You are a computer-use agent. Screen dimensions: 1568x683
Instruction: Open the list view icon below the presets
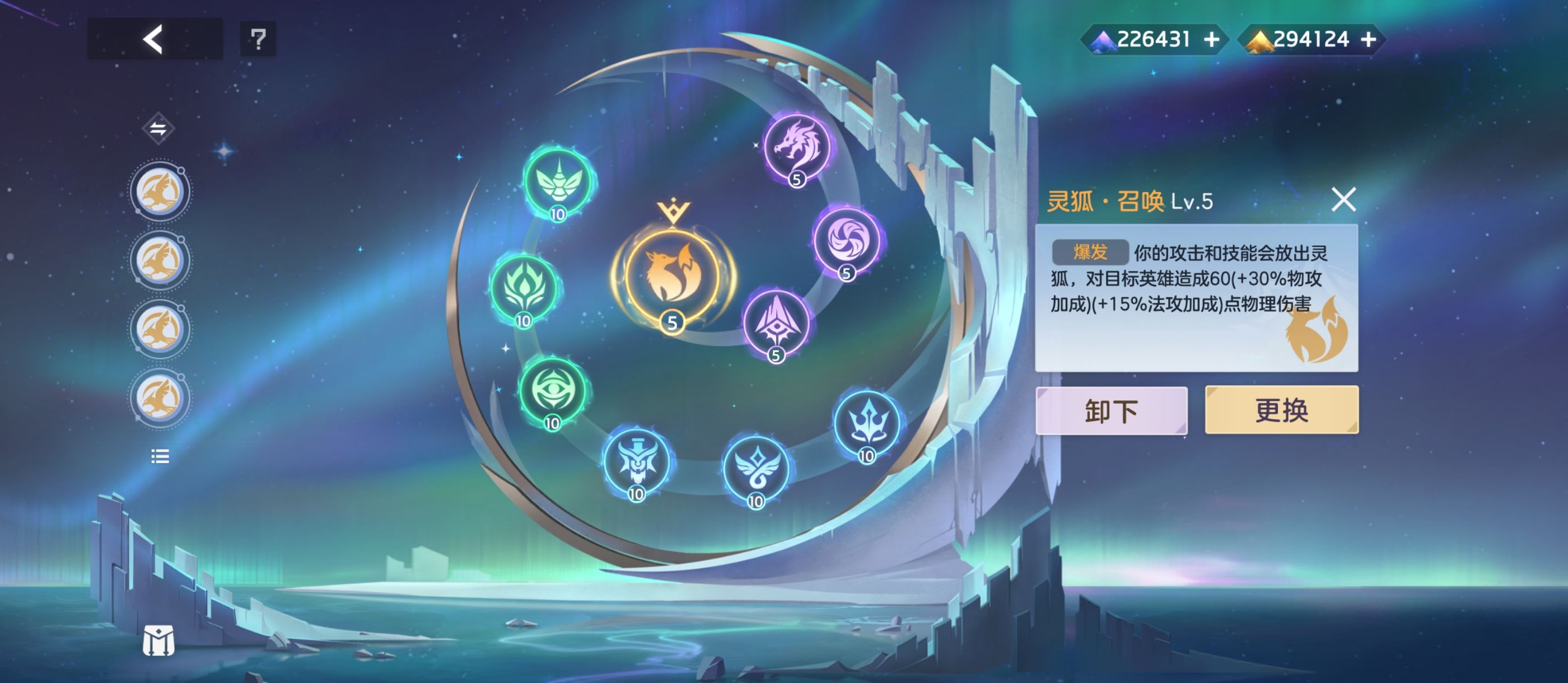tap(160, 457)
